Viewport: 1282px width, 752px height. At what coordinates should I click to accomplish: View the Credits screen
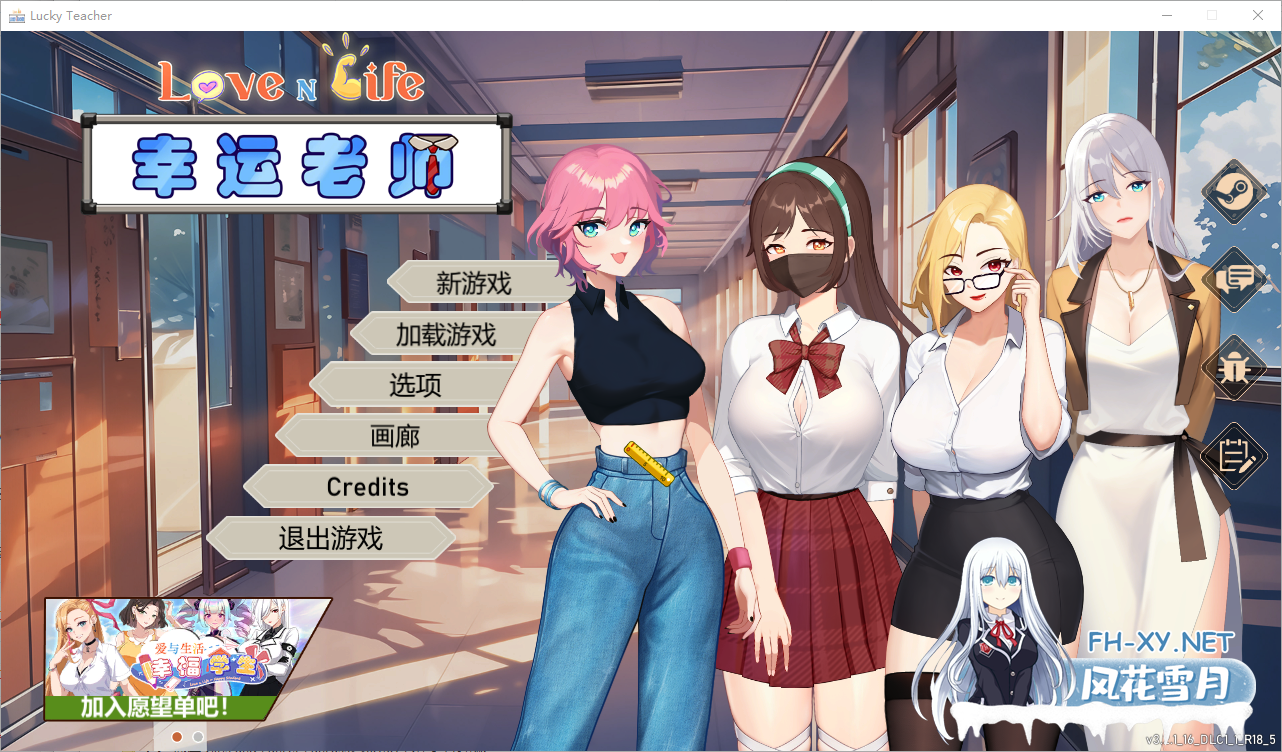(367, 487)
